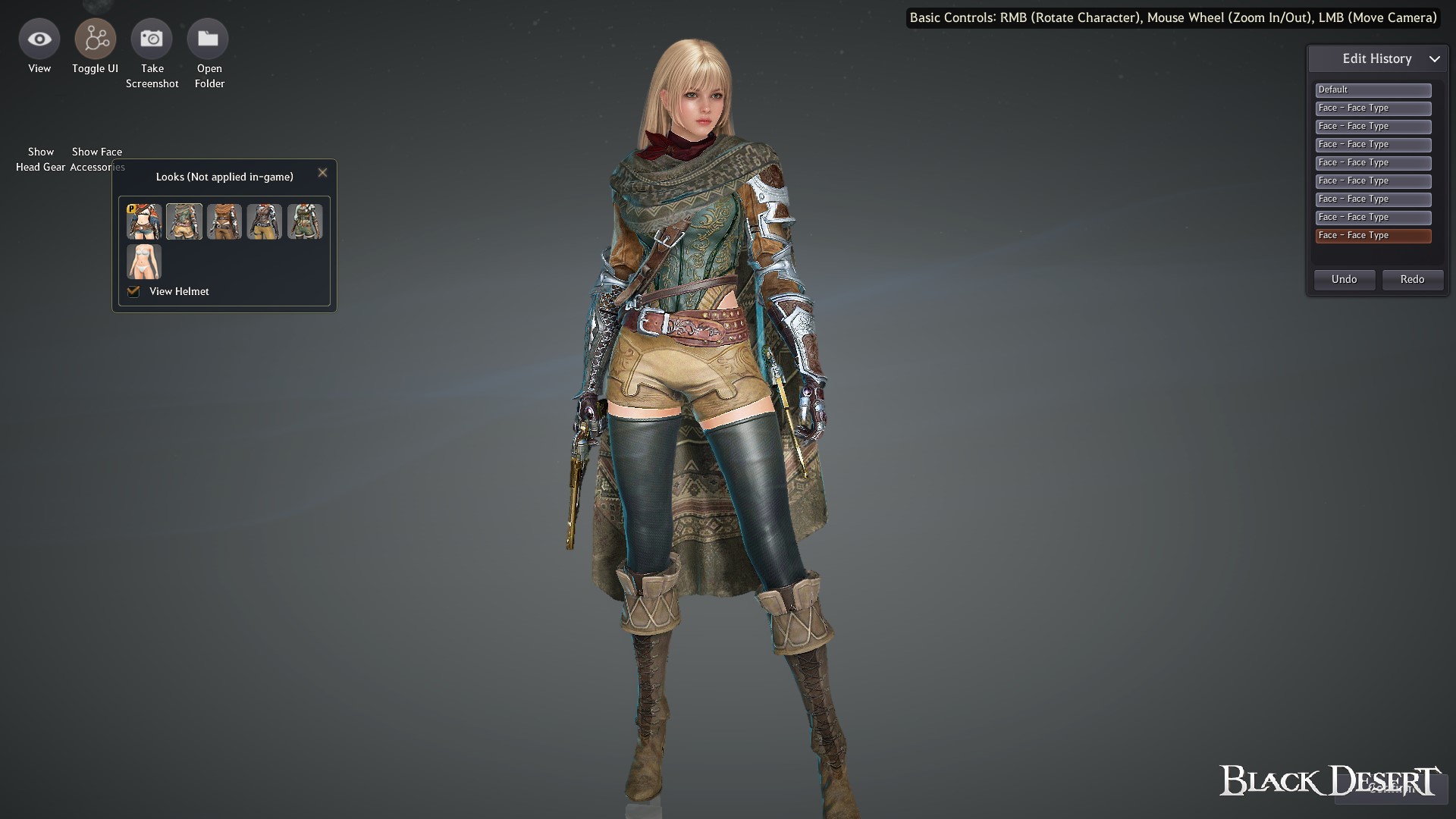Select the third outfit look thumbnail
Image resolution: width=1456 pixels, height=819 pixels.
pos(224,221)
